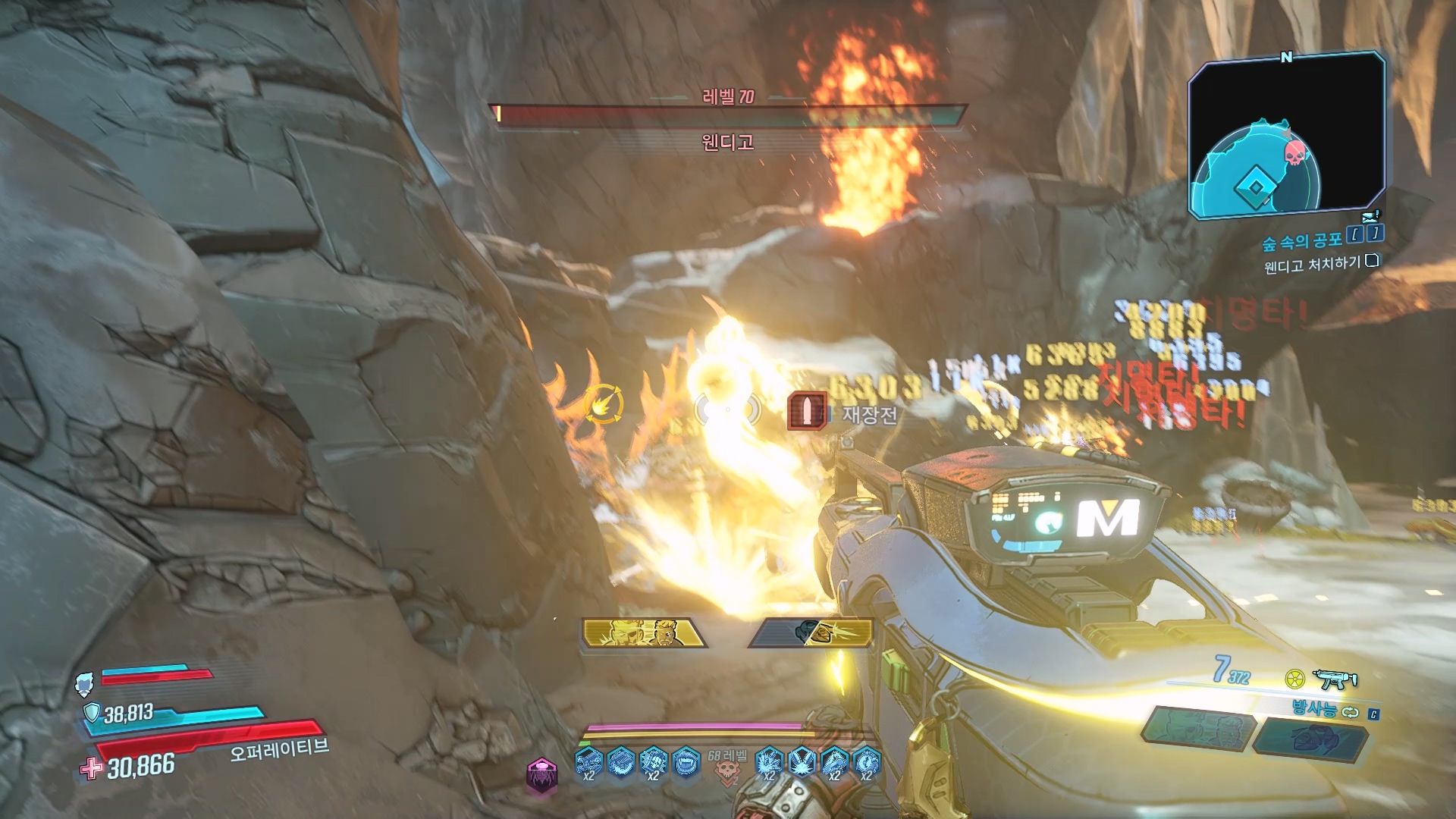The height and width of the screenshot is (819, 1456).
Task: Select the teal twin-portrait skill panel
Action: tap(1197, 729)
